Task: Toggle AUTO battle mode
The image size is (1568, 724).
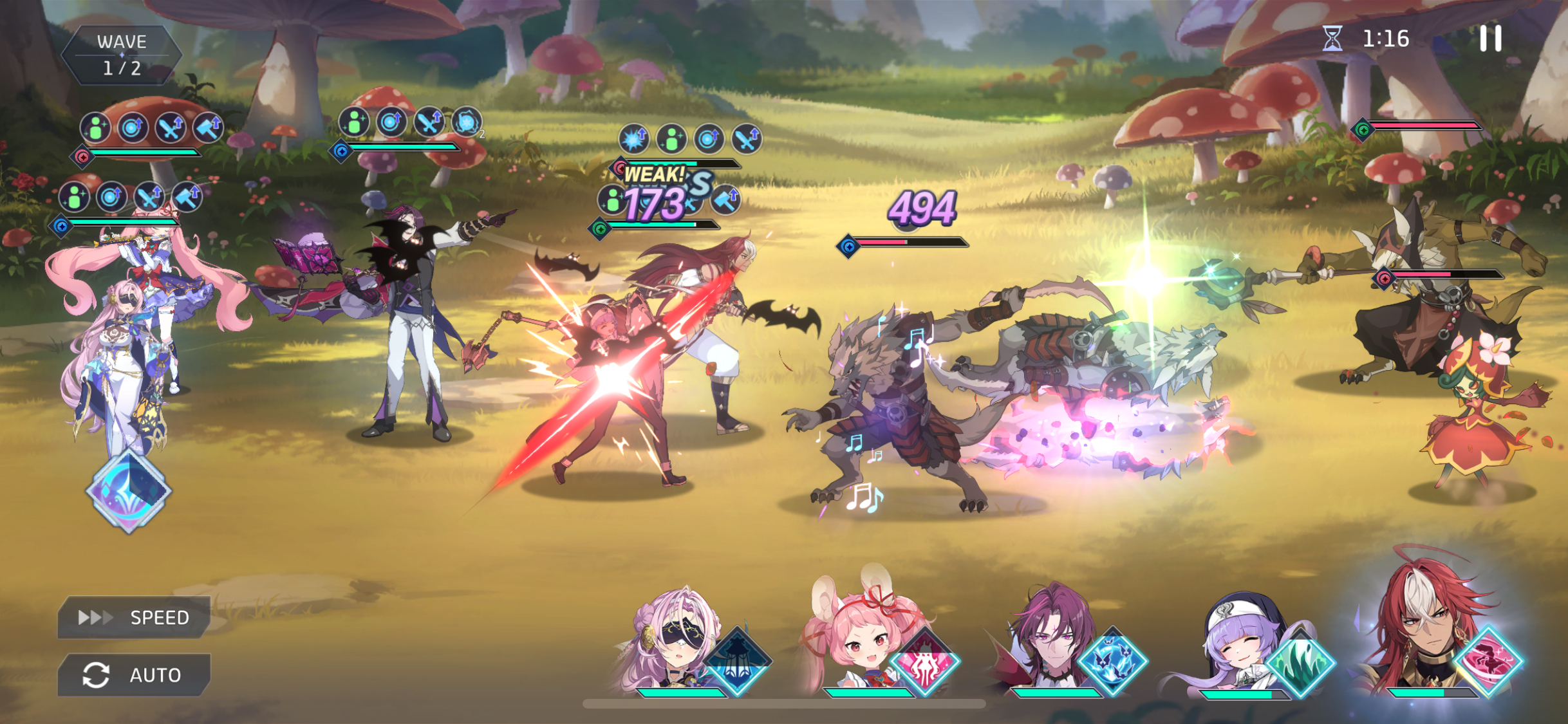Action: (x=134, y=674)
